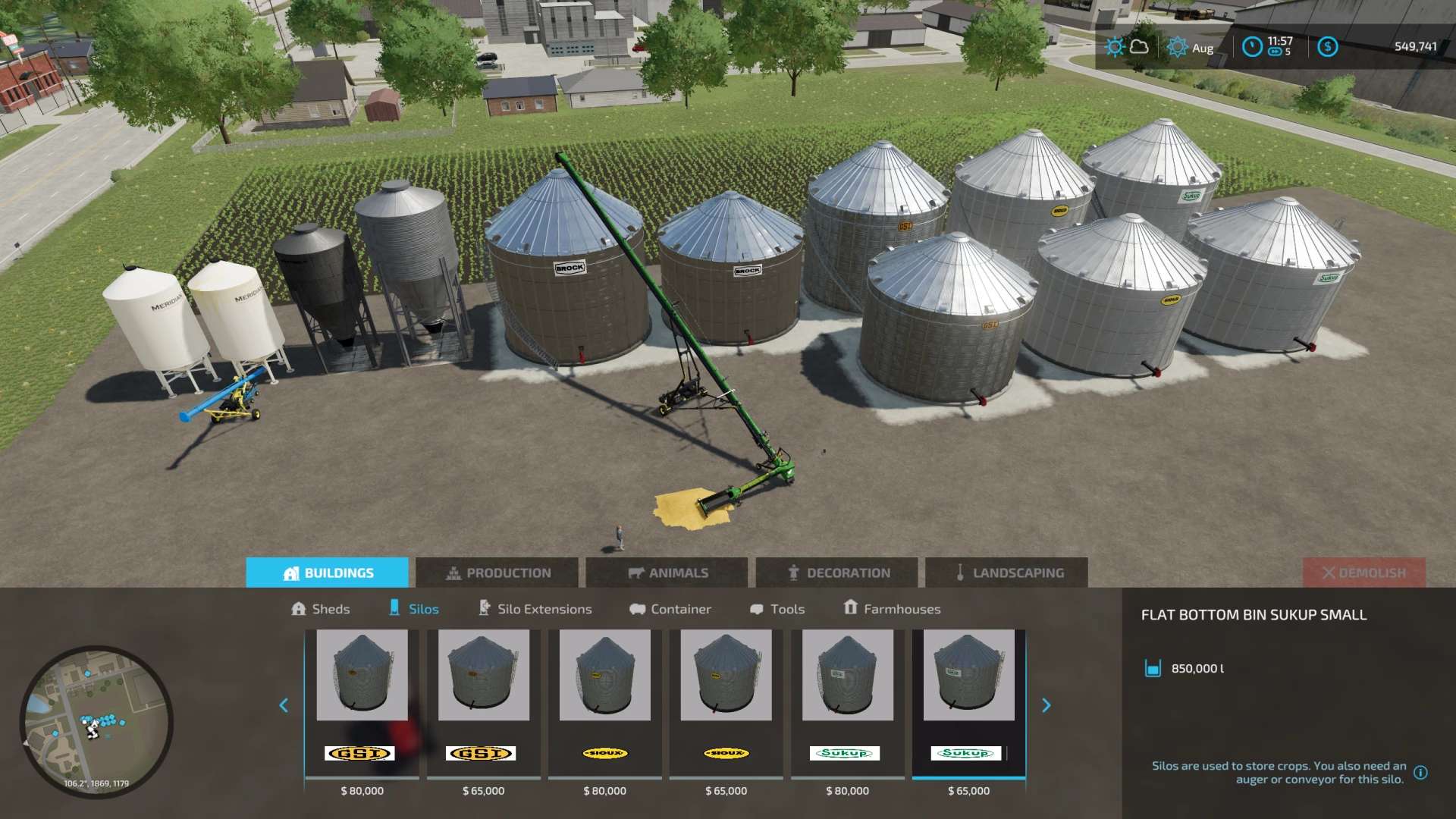Switch to the Production tab
Screen dimensions: 1456x819
coord(497,573)
